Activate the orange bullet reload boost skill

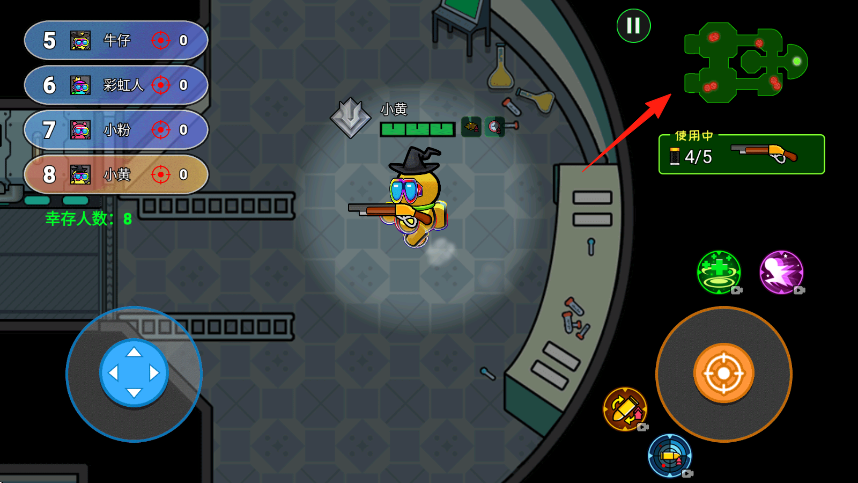point(625,408)
